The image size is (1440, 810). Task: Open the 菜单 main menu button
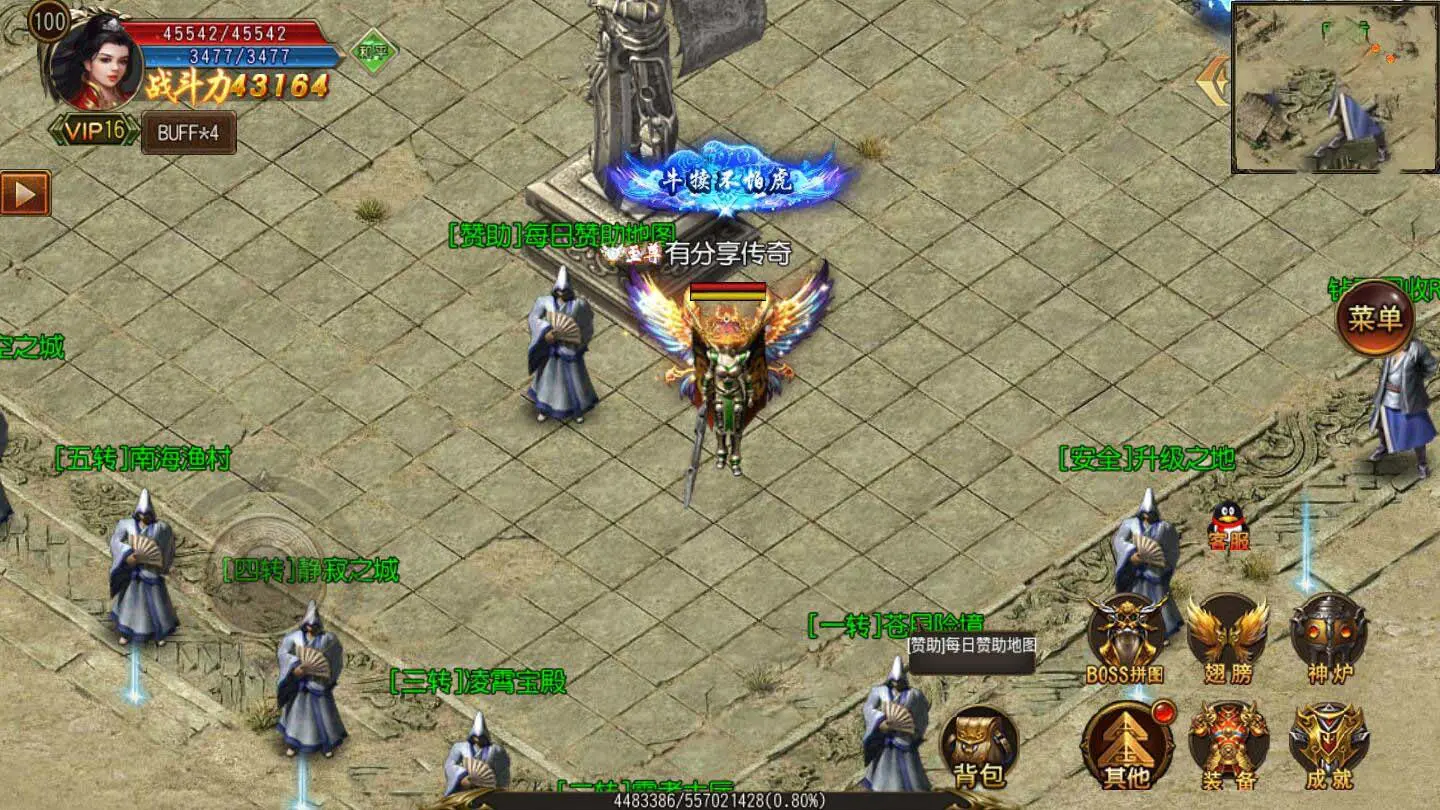1375,319
